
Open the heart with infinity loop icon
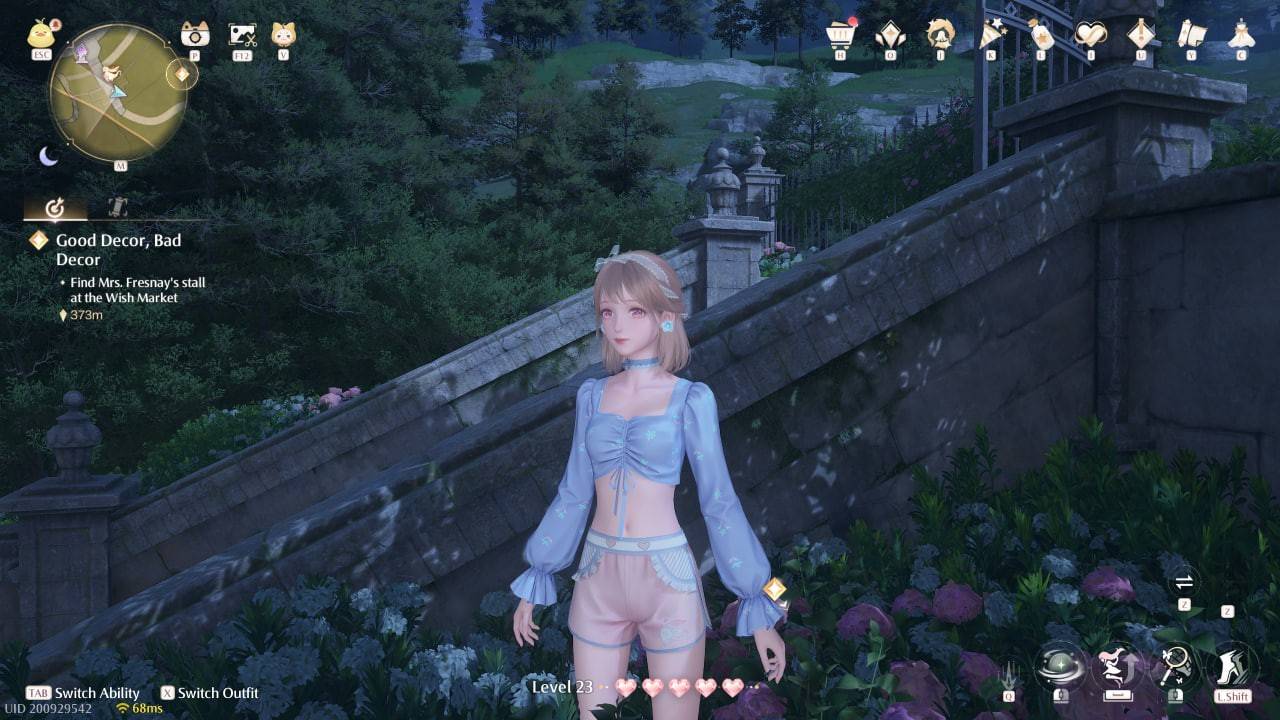[1090, 35]
